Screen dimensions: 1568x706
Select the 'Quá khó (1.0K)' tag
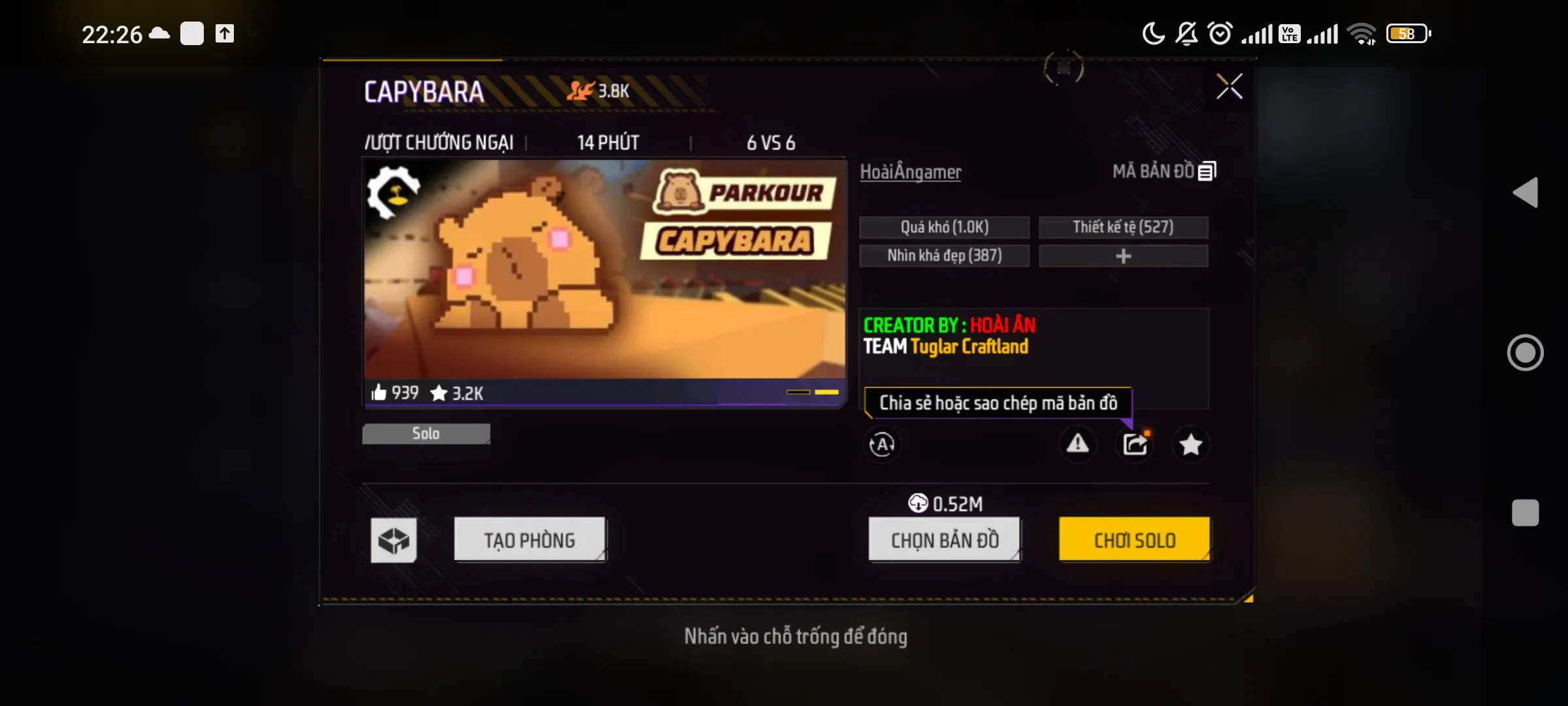(x=944, y=227)
